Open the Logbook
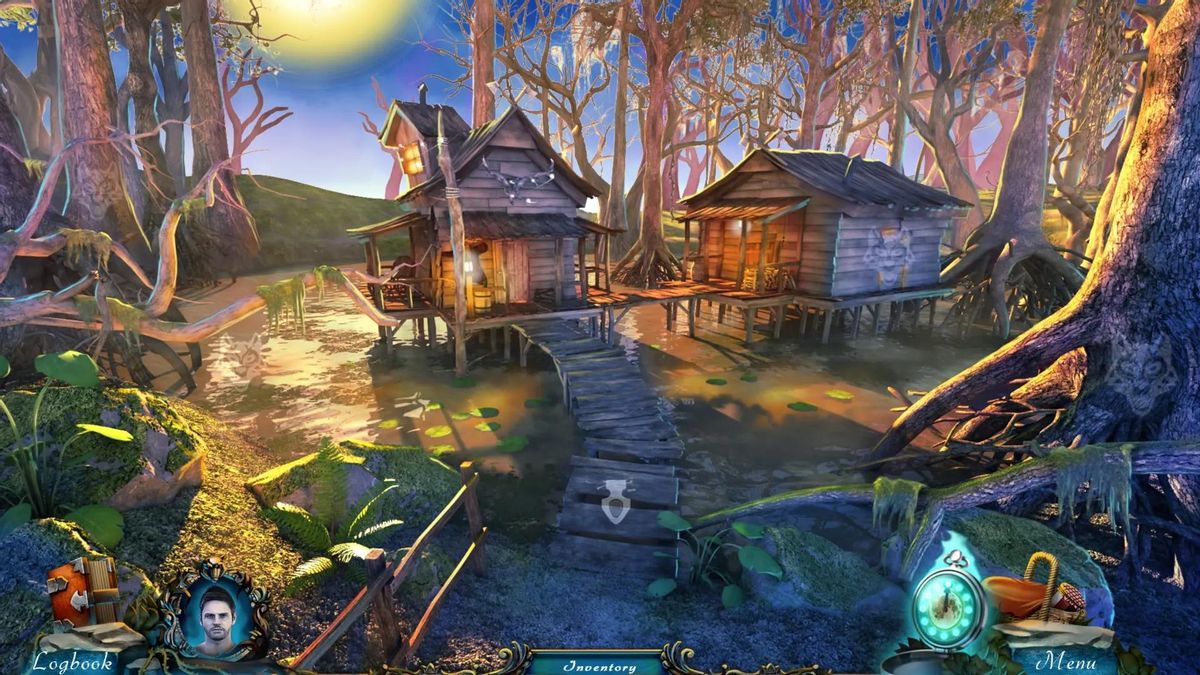 tap(72, 661)
